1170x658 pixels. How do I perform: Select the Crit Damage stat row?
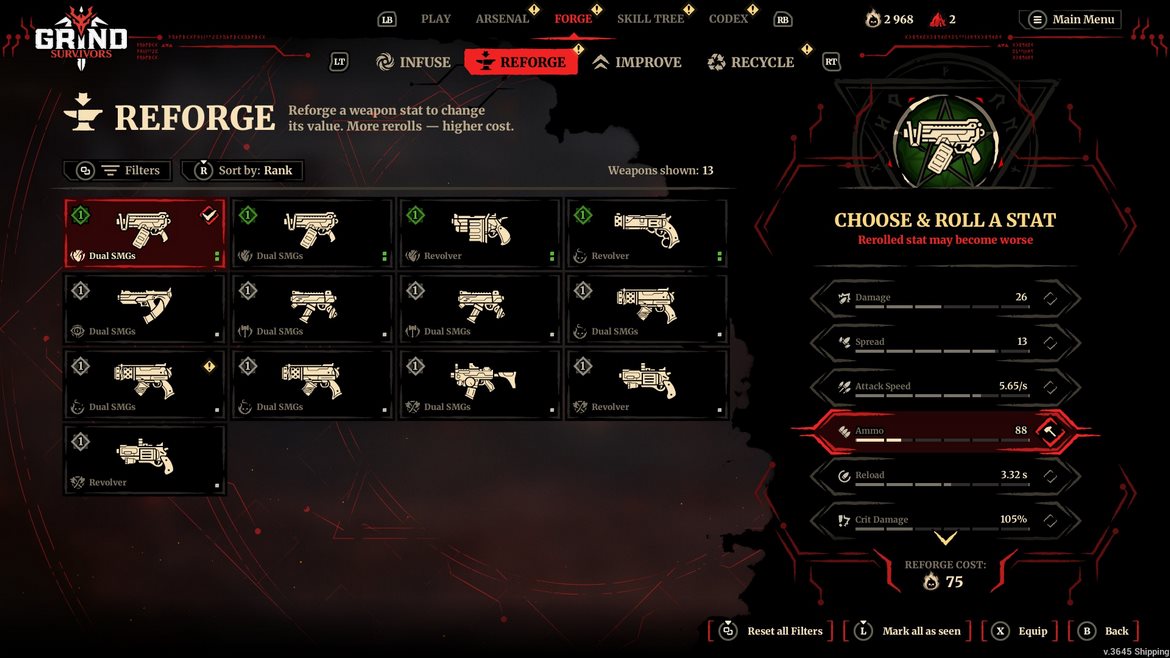(x=944, y=520)
